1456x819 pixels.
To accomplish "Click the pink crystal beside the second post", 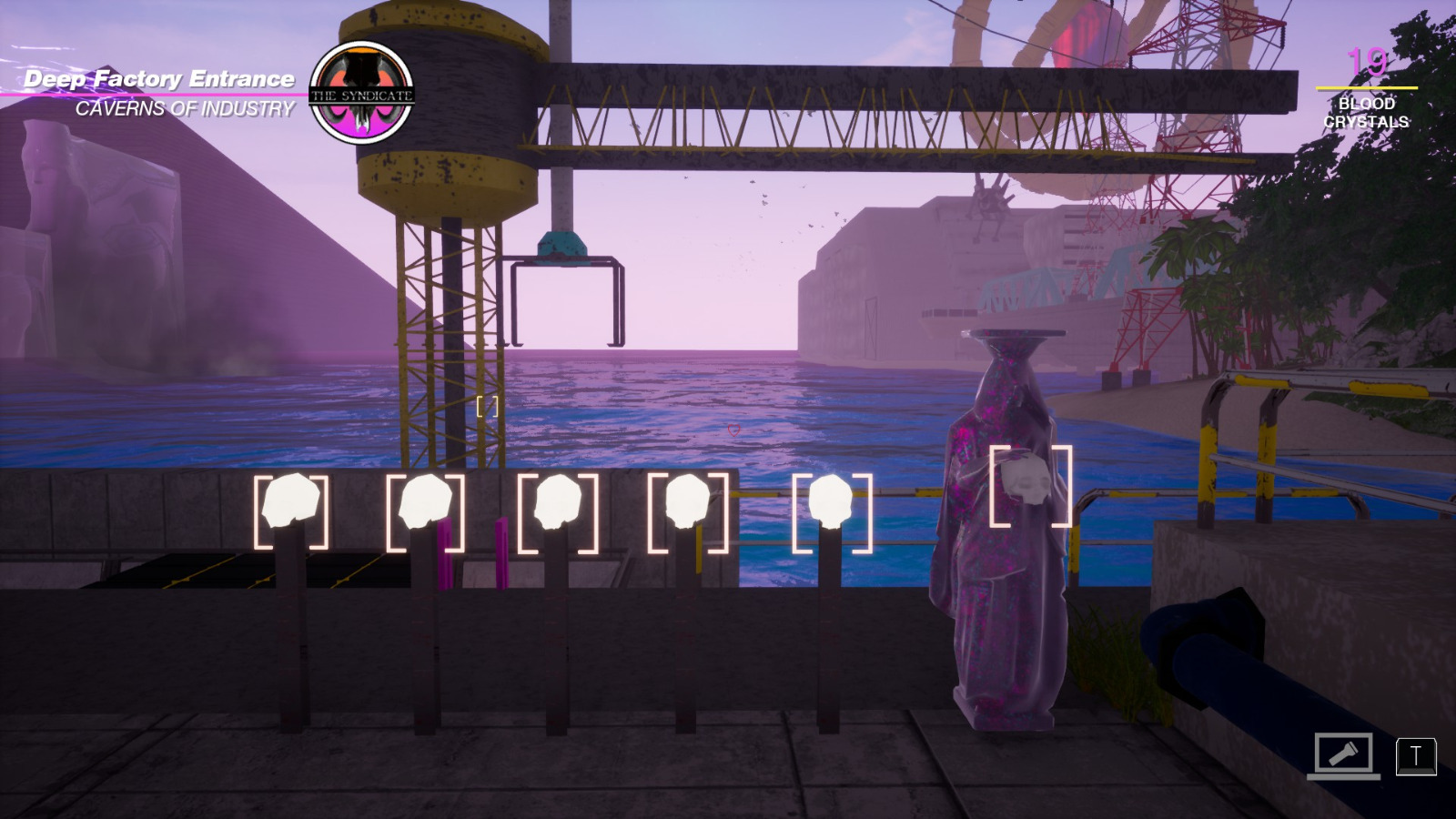I will pyautogui.click(x=445, y=553).
